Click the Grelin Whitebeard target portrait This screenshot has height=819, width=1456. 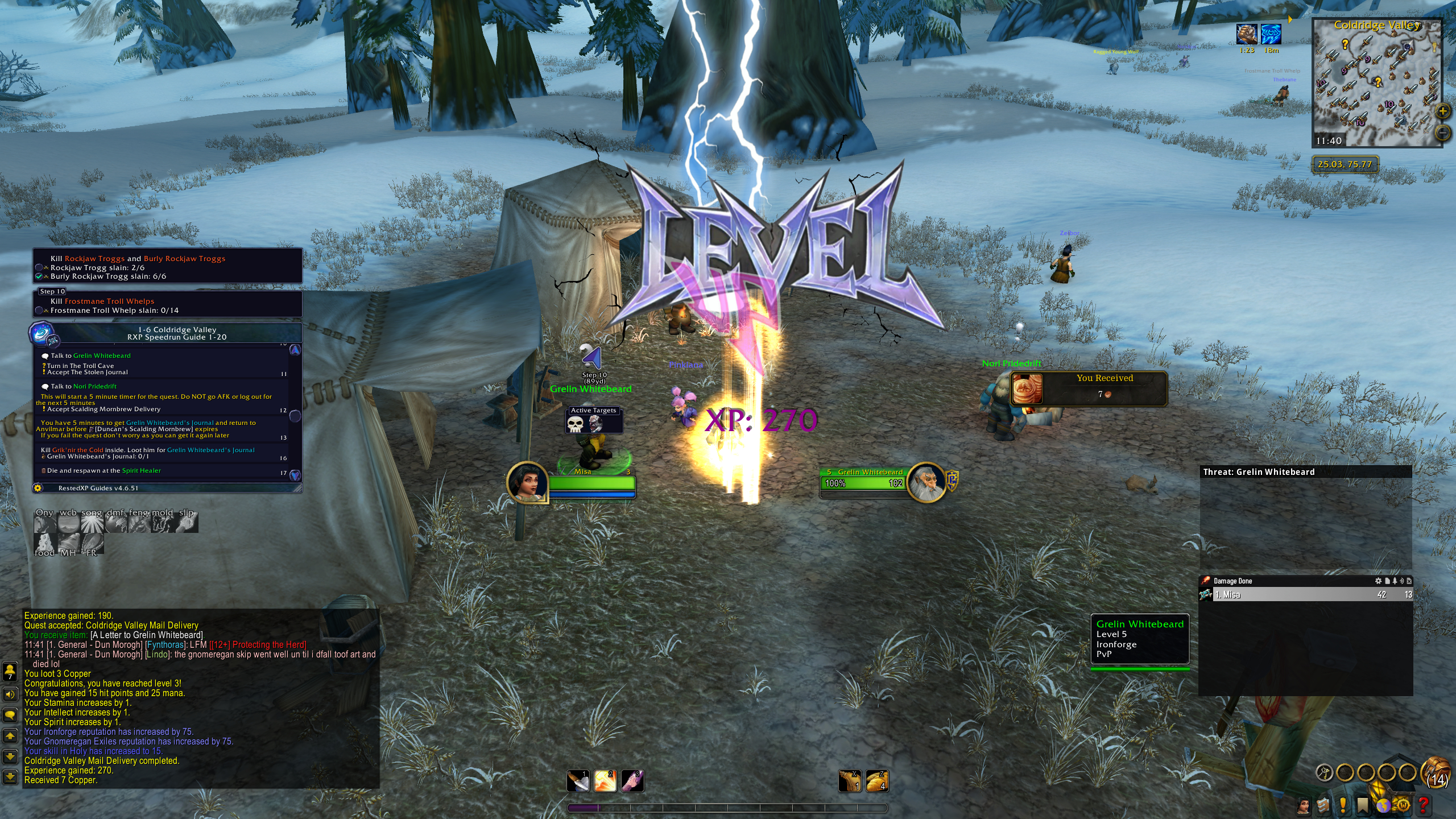click(x=926, y=482)
